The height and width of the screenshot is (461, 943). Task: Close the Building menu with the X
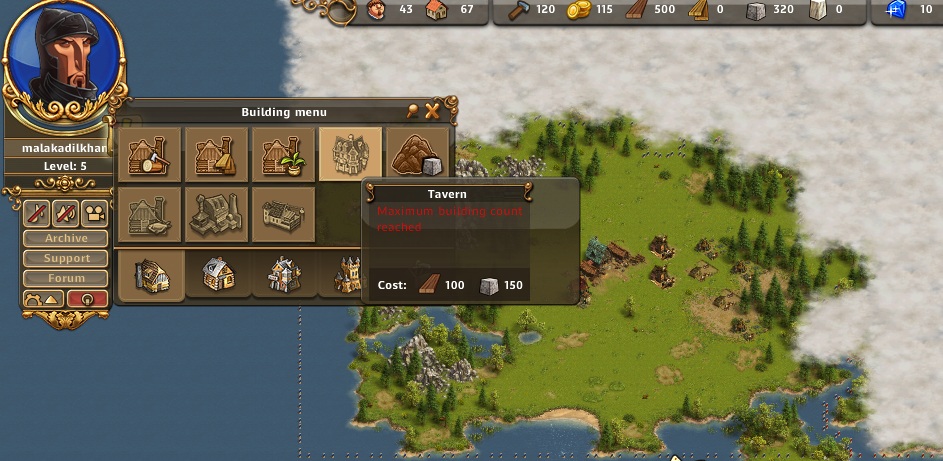(433, 111)
